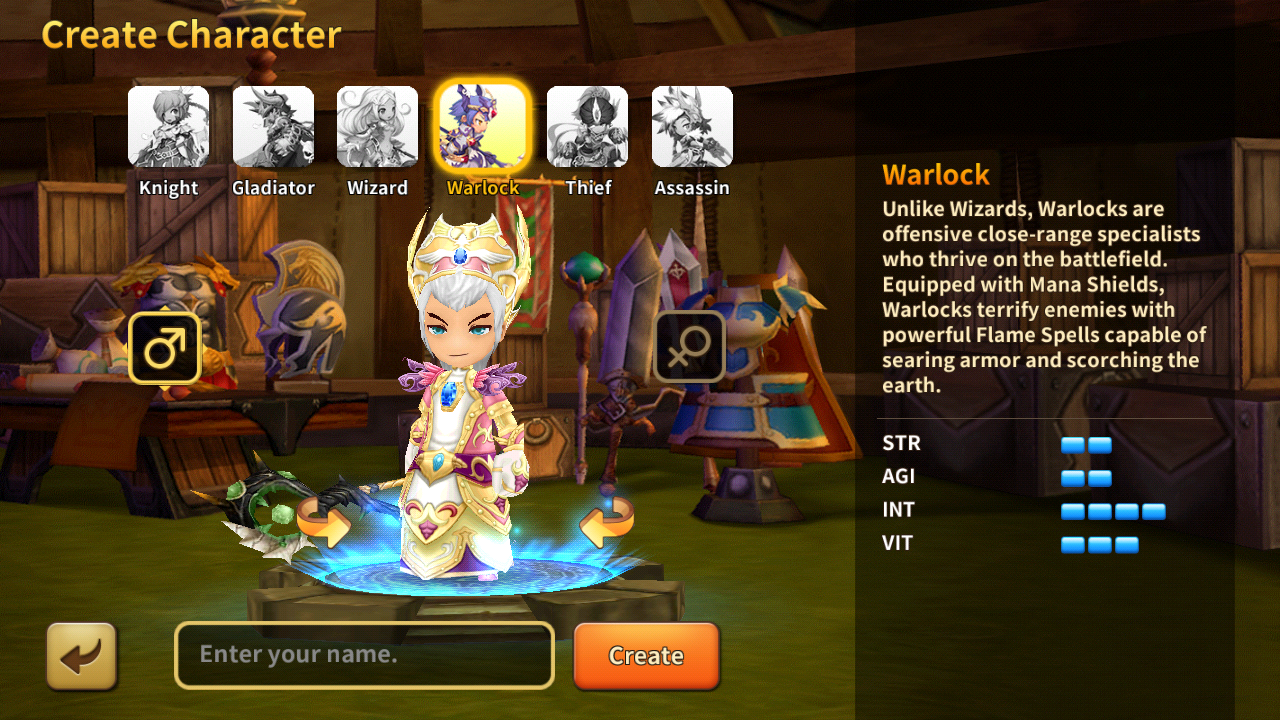Choose the Thief class portrait
The image size is (1280, 720).
pyautogui.click(x=587, y=127)
